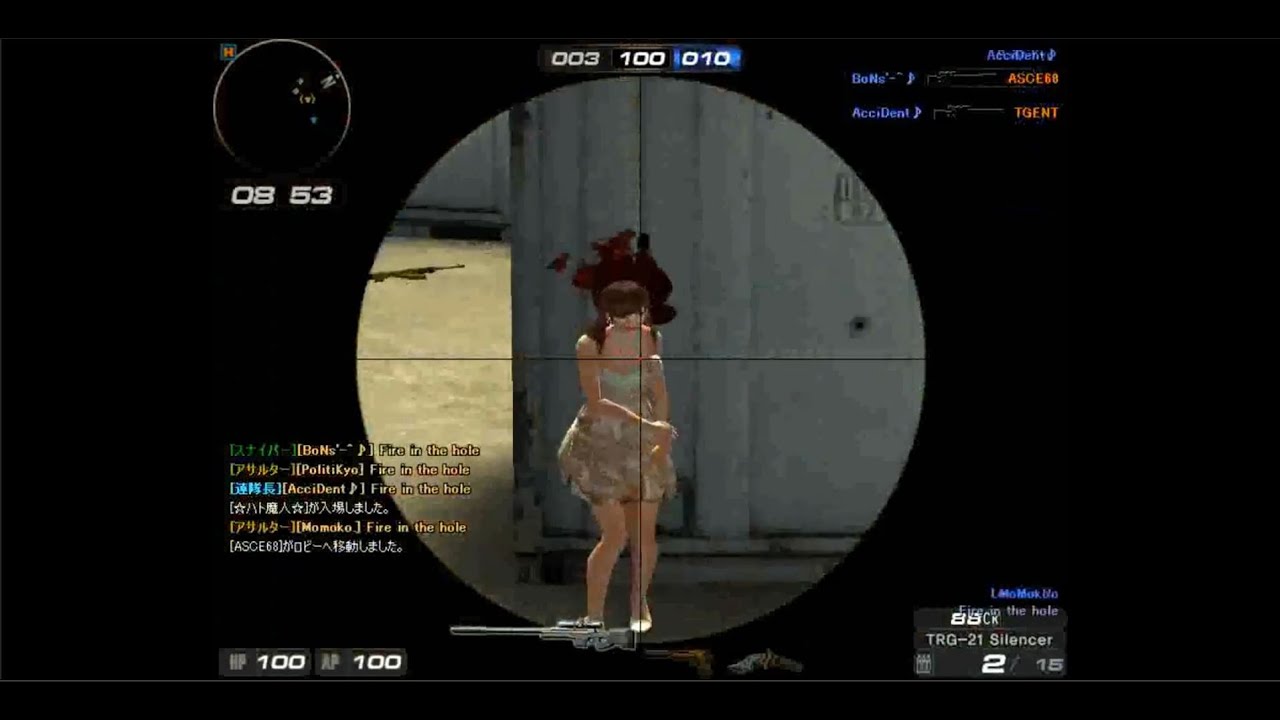Click the TRG-21 Silencer weapon label
The image size is (1280, 720).
coord(988,640)
